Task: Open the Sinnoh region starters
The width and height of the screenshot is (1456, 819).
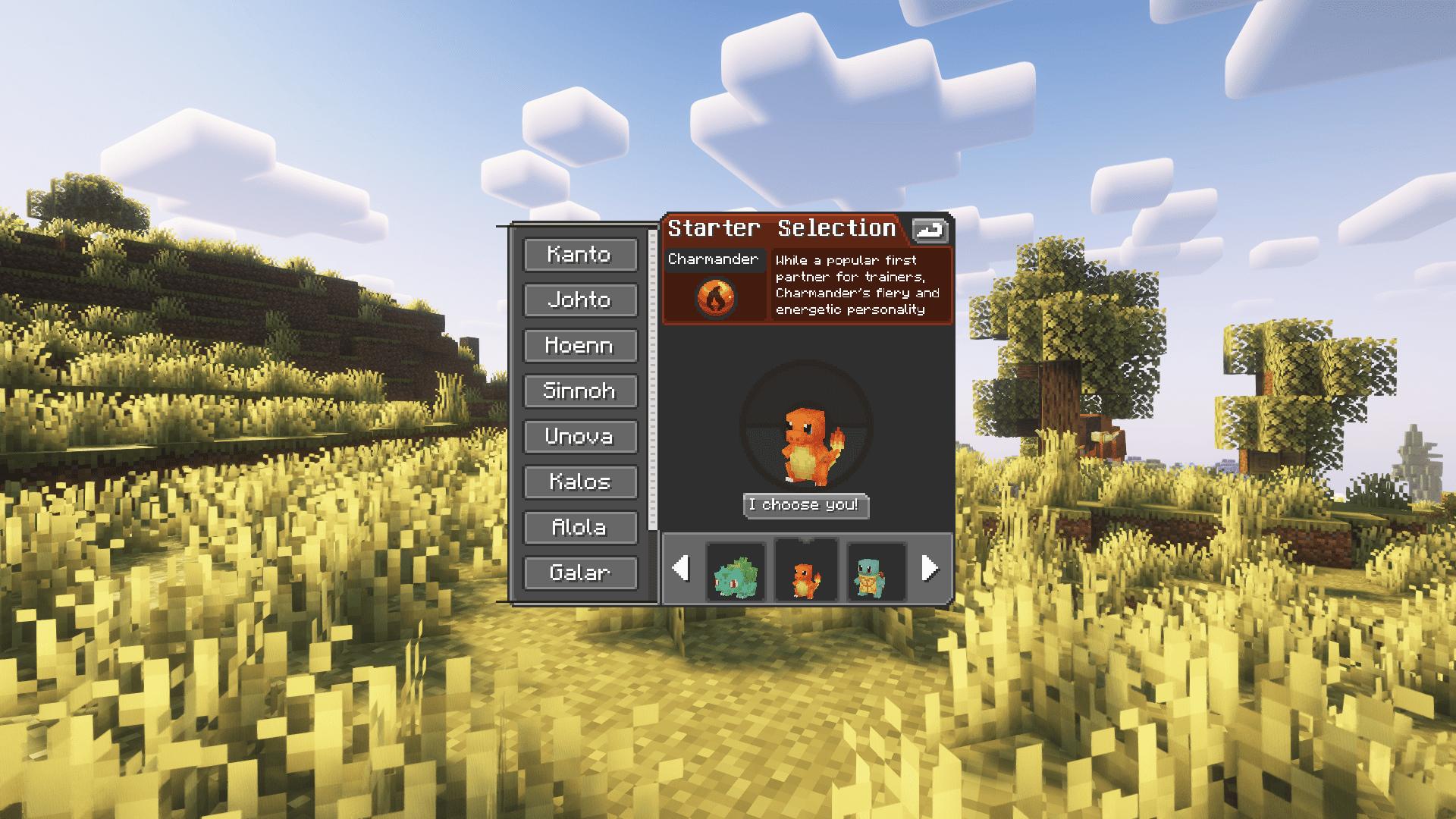Action: [580, 391]
